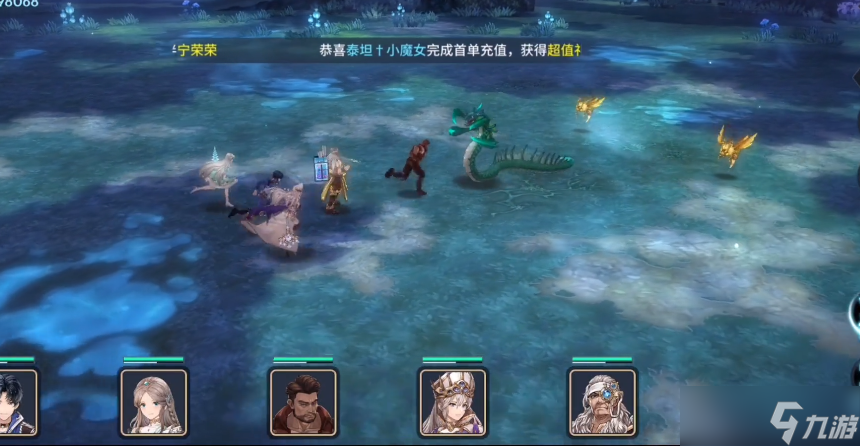This screenshot has width=860, height=446.
Task: Select the white-haired elder with eyepiece portrait
Action: click(x=602, y=402)
